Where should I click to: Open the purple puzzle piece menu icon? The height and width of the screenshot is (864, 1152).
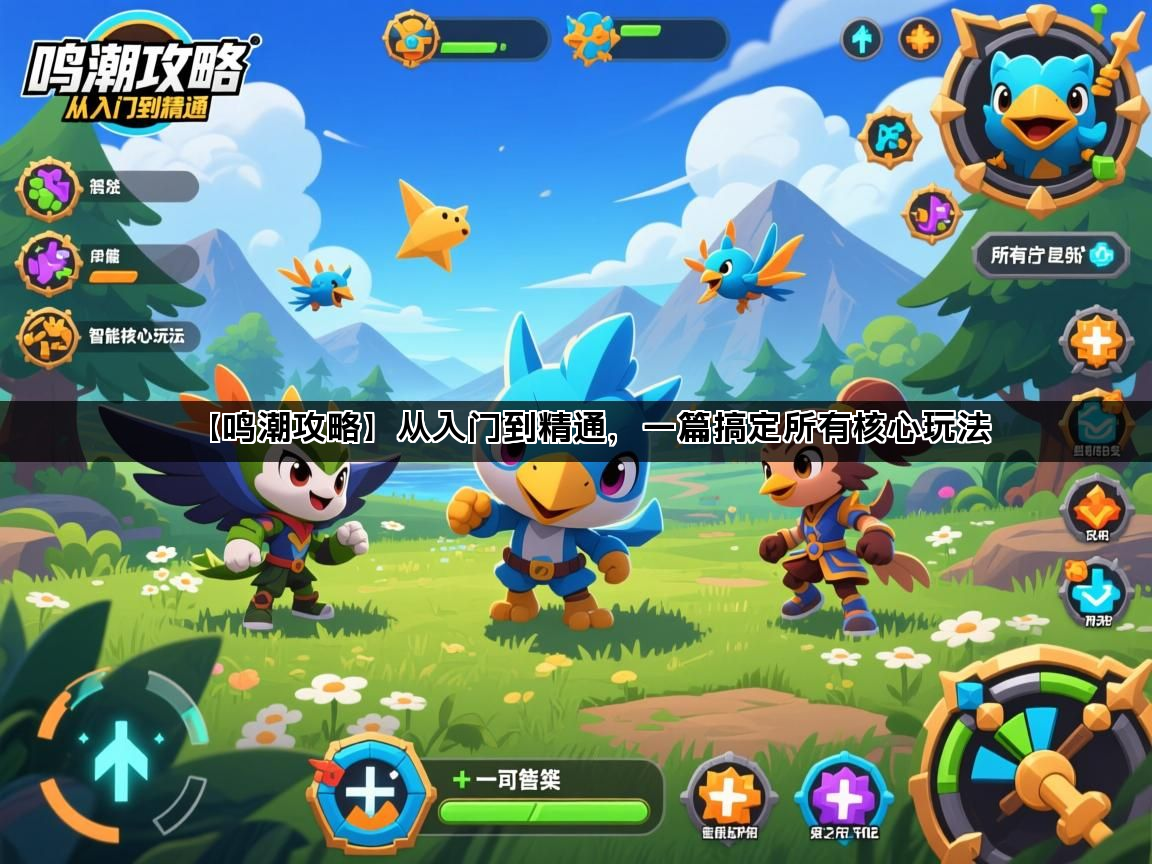coord(47,263)
